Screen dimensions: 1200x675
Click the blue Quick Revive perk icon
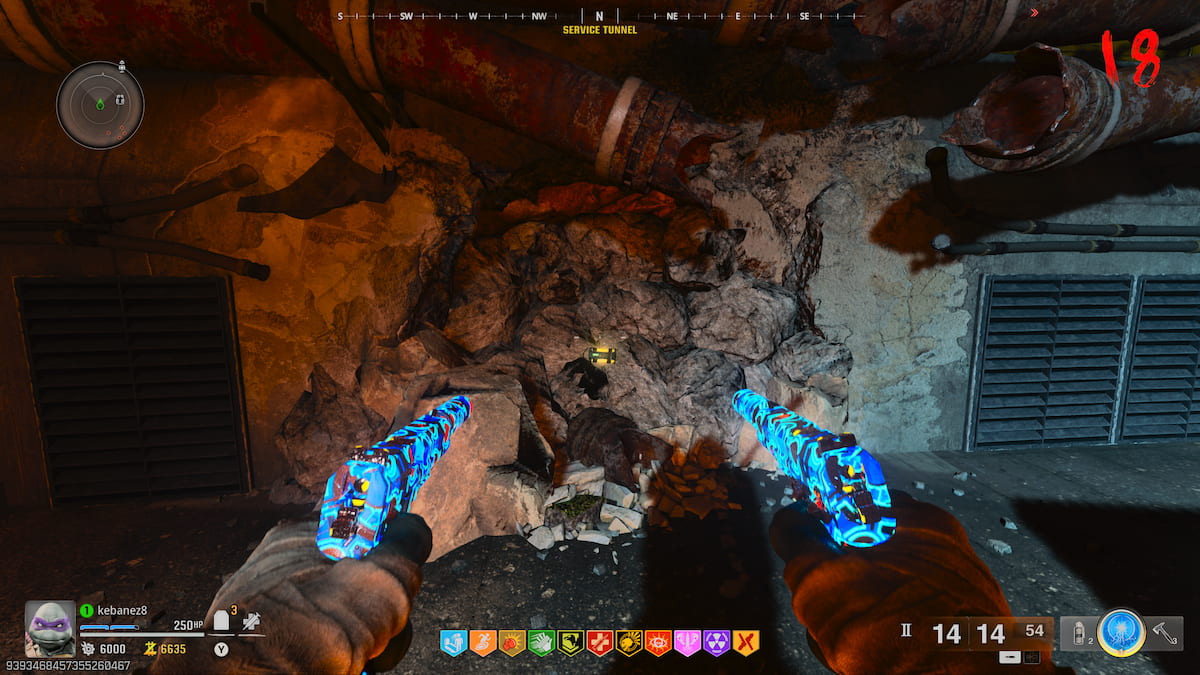tap(455, 643)
